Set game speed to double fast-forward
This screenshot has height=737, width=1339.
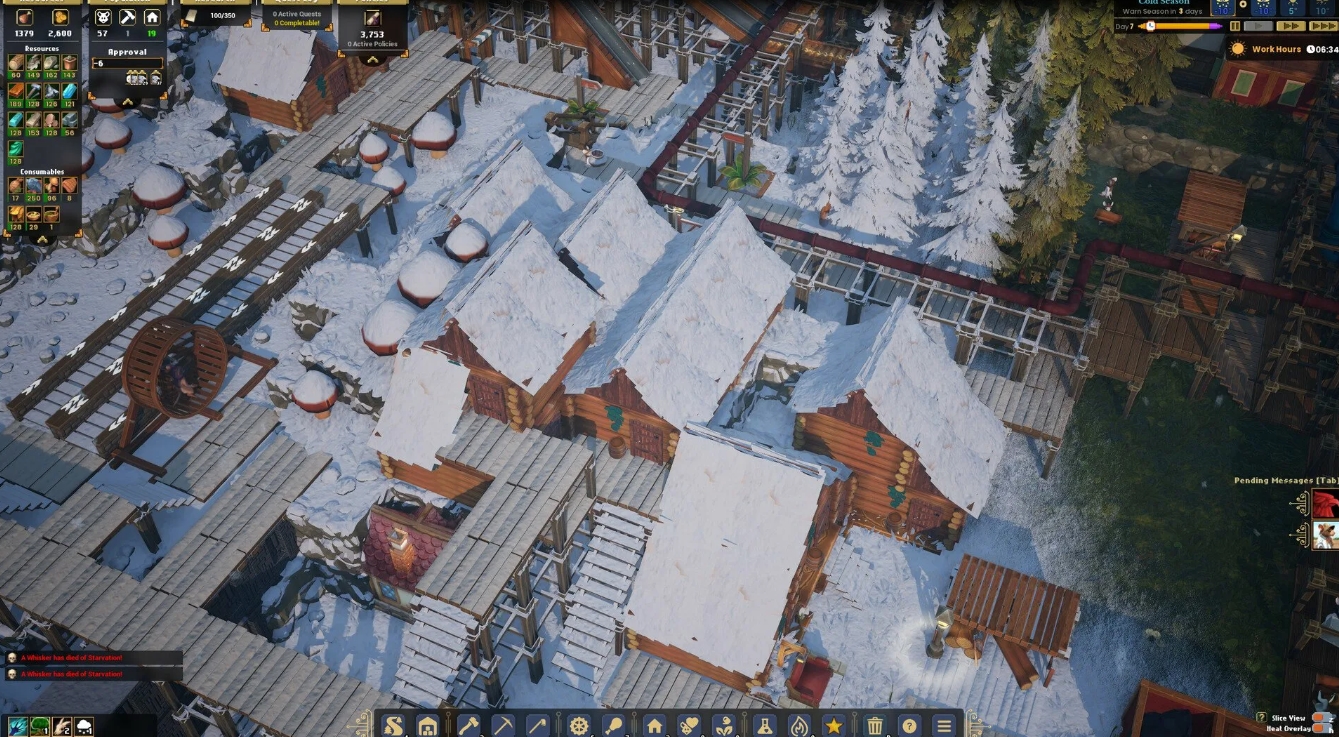1290,26
